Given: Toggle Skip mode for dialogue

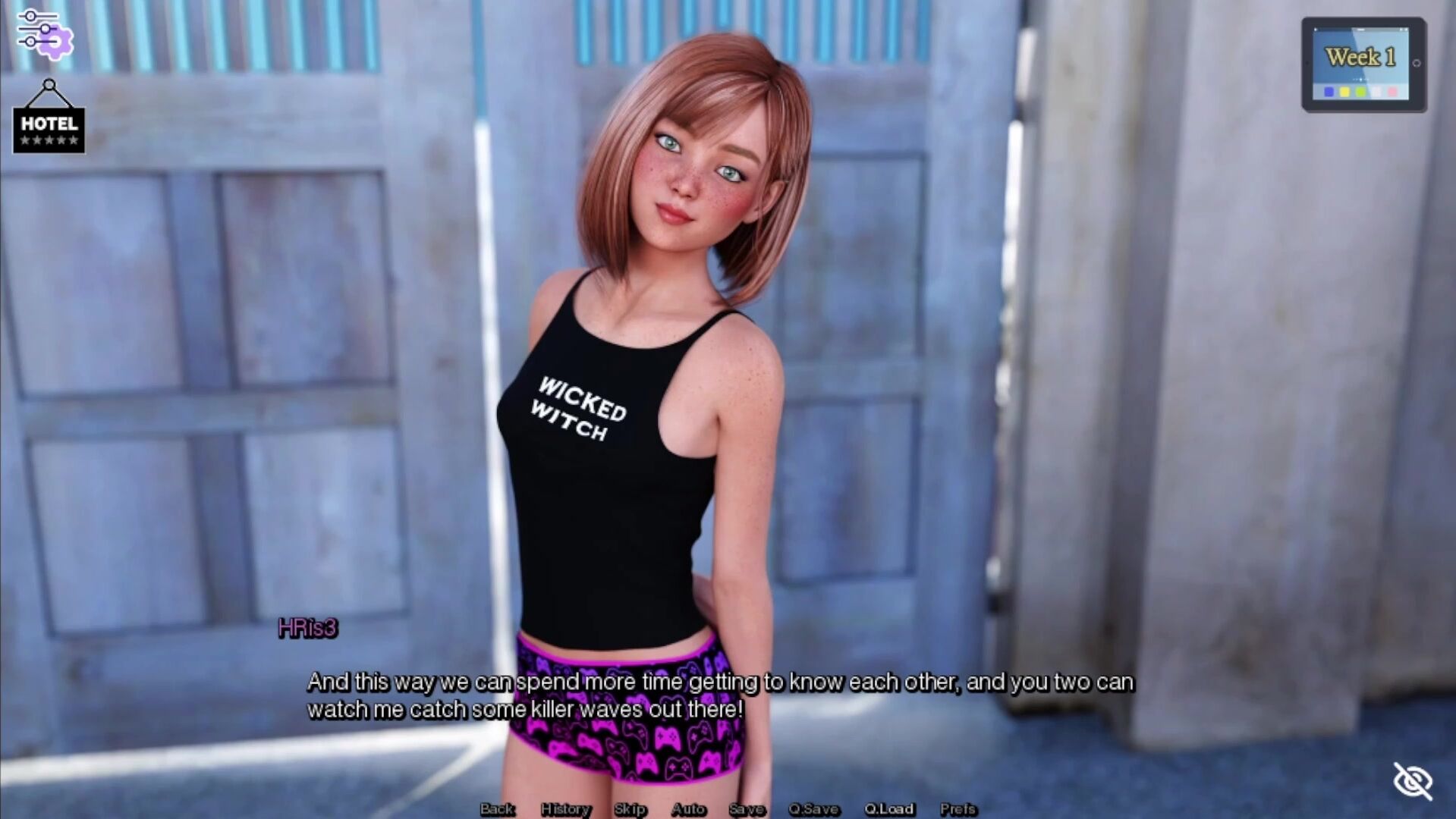Looking at the screenshot, I should coord(630,809).
